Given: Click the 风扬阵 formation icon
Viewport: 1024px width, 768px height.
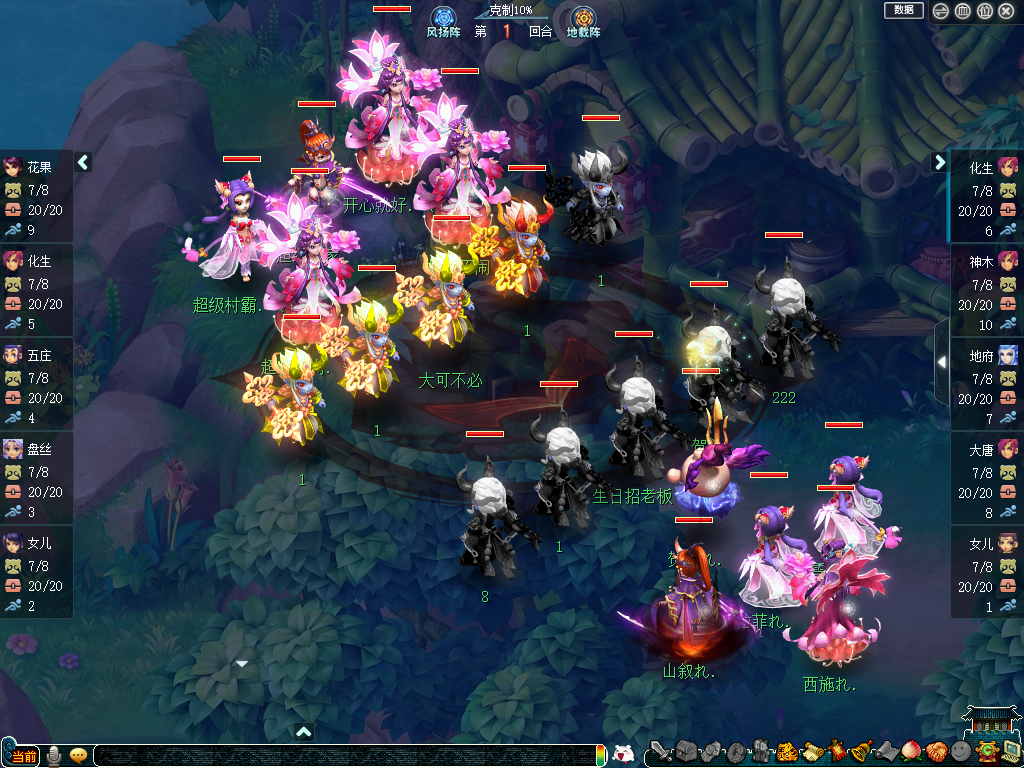Looking at the screenshot, I should pyautogui.click(x=443, y=18).
